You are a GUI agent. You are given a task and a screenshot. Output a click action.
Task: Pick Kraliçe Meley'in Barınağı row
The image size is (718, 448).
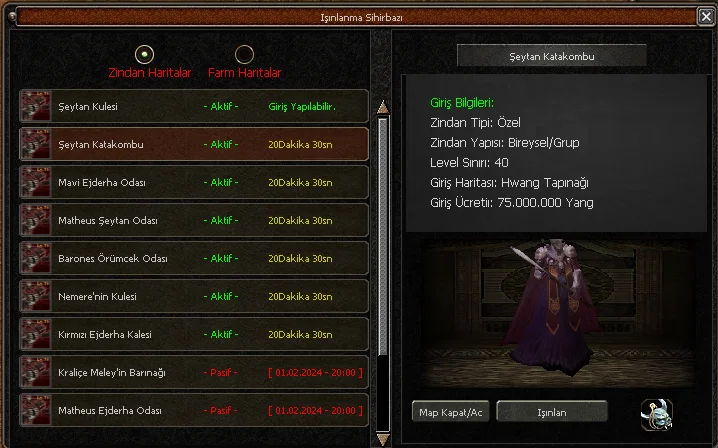(194, 372)
